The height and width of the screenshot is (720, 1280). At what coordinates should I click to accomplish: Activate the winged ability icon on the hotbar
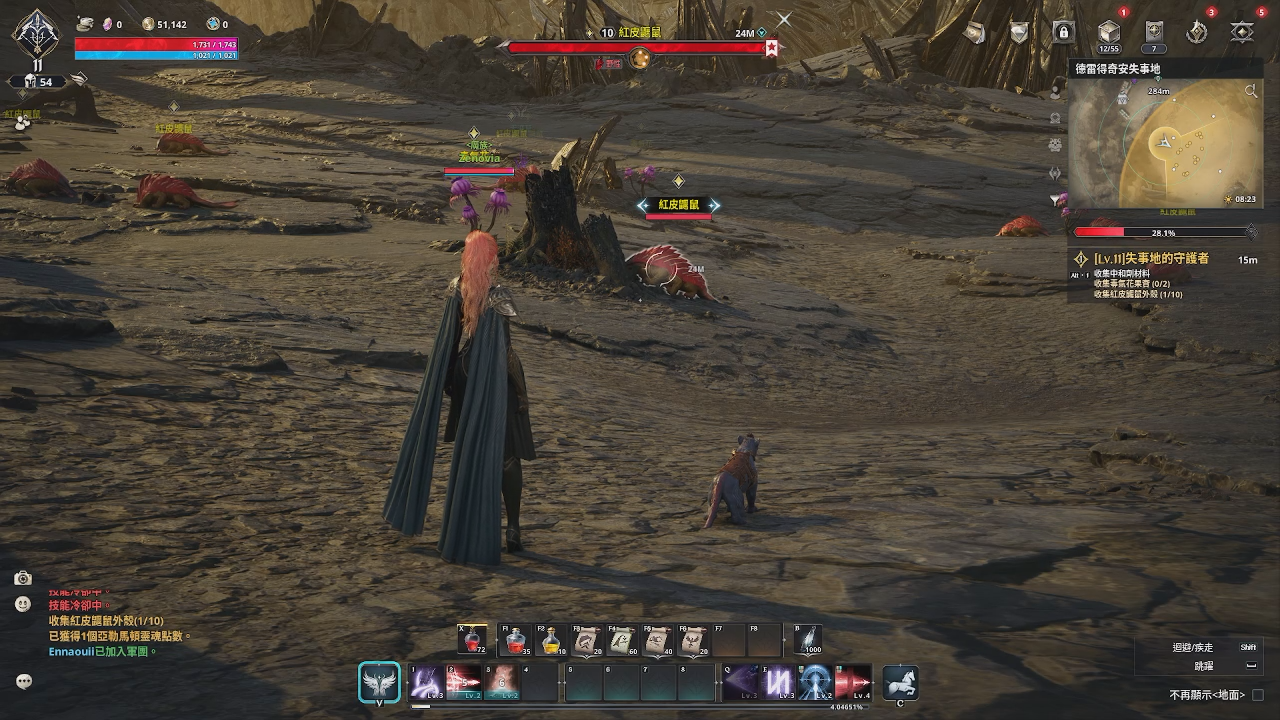coord(379,682)
